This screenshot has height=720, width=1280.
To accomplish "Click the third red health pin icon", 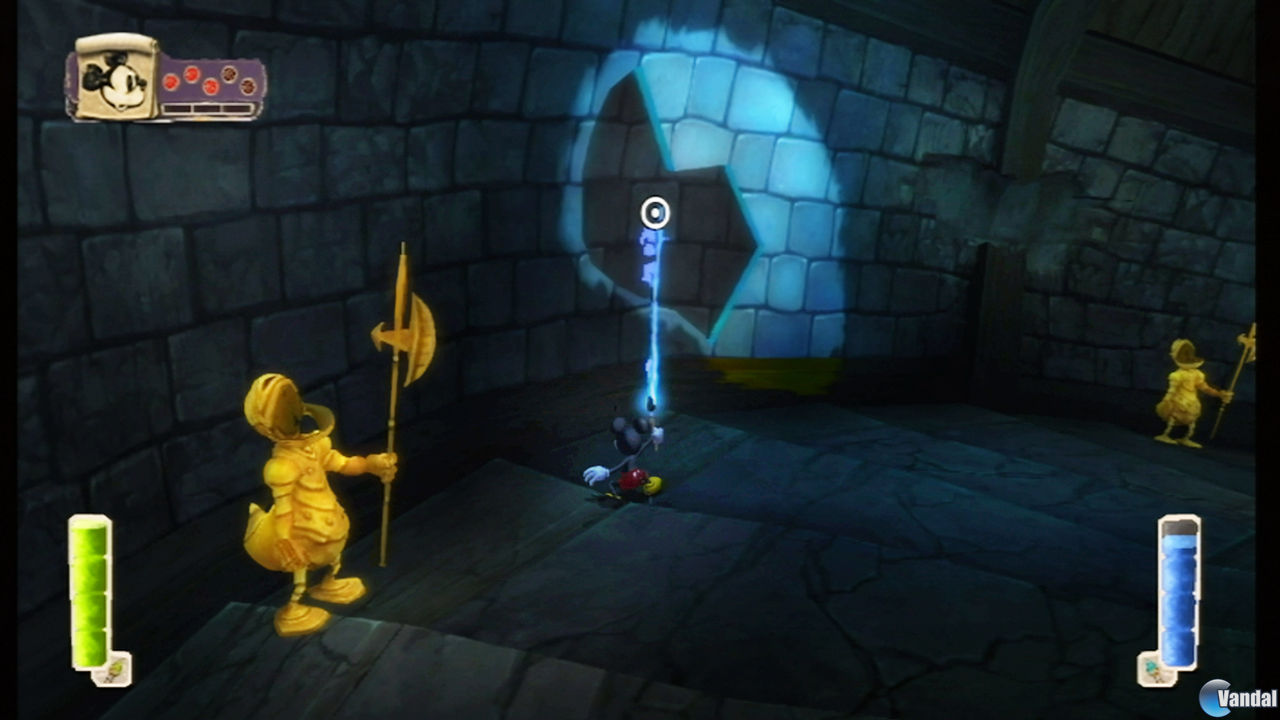I will point(210,86).
